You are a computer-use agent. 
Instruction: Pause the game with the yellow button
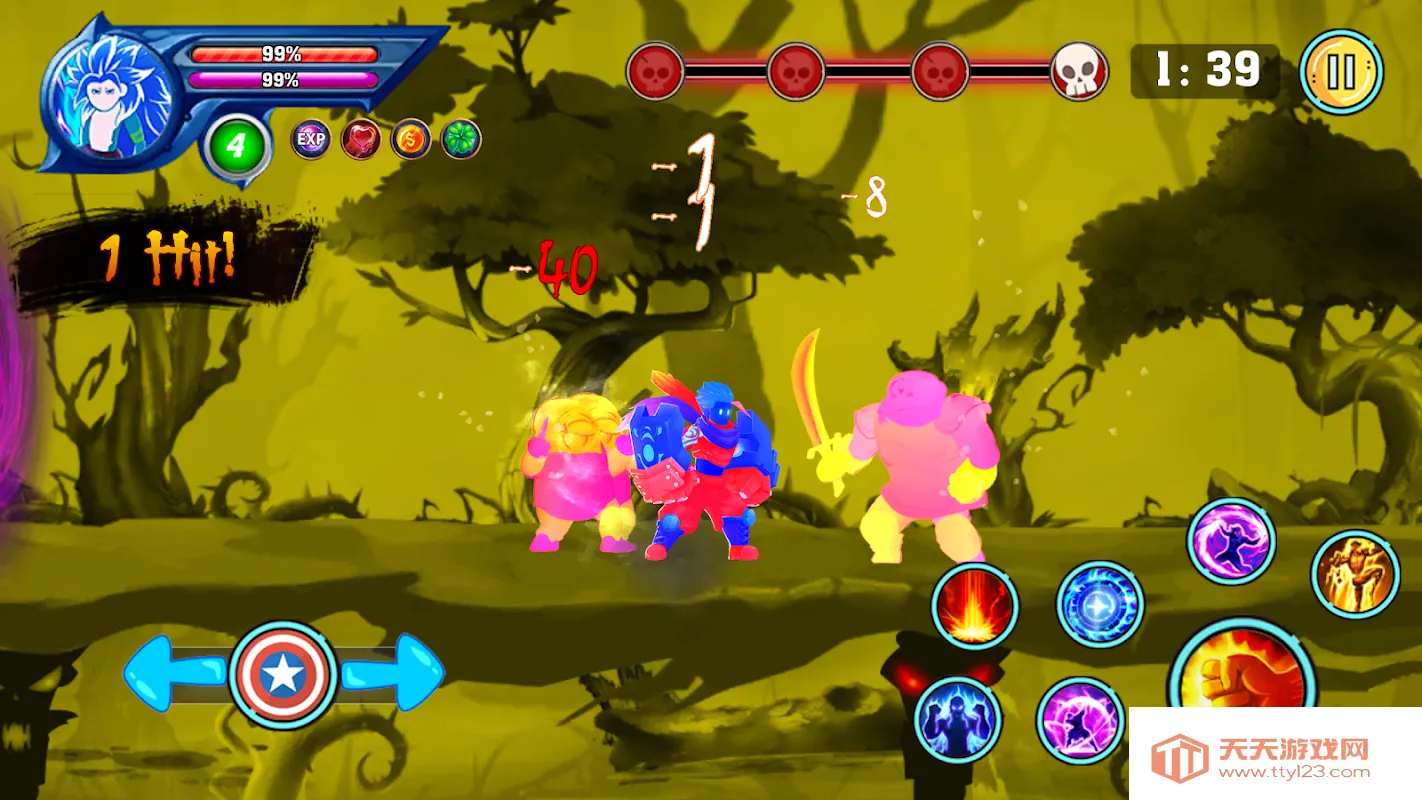1341,71
